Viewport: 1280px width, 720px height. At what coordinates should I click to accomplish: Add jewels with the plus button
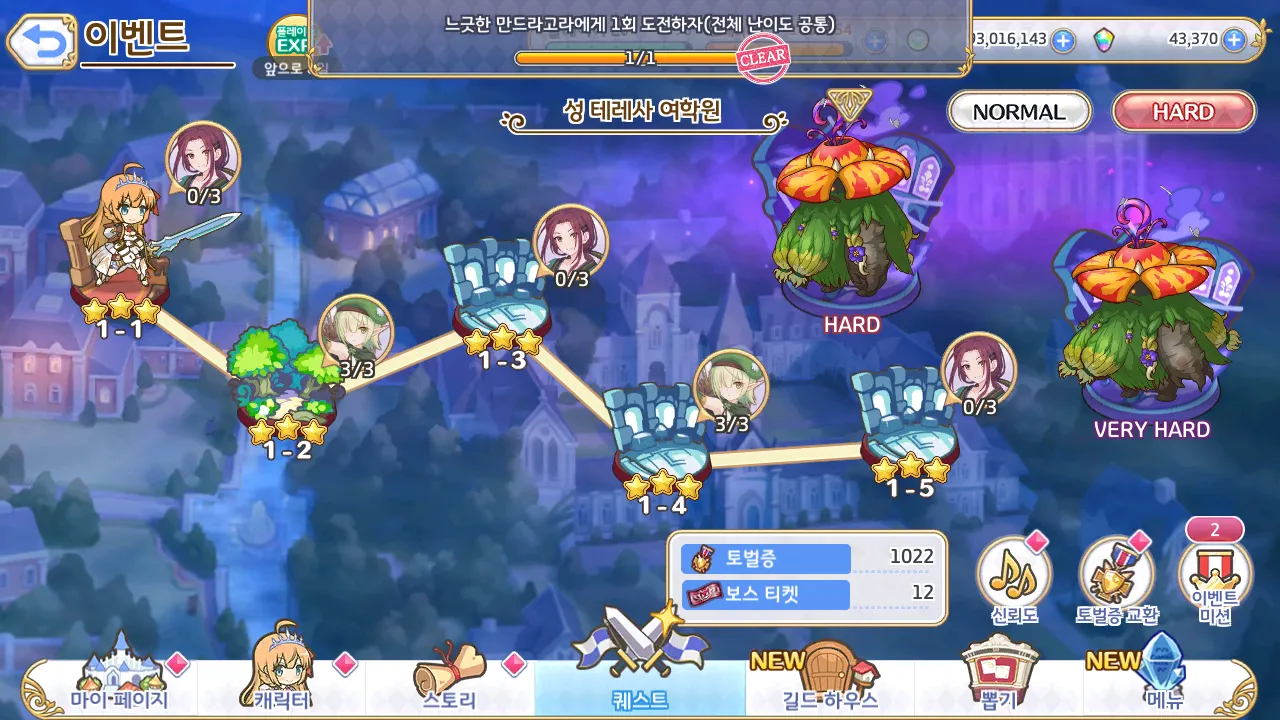point(1237,41)
